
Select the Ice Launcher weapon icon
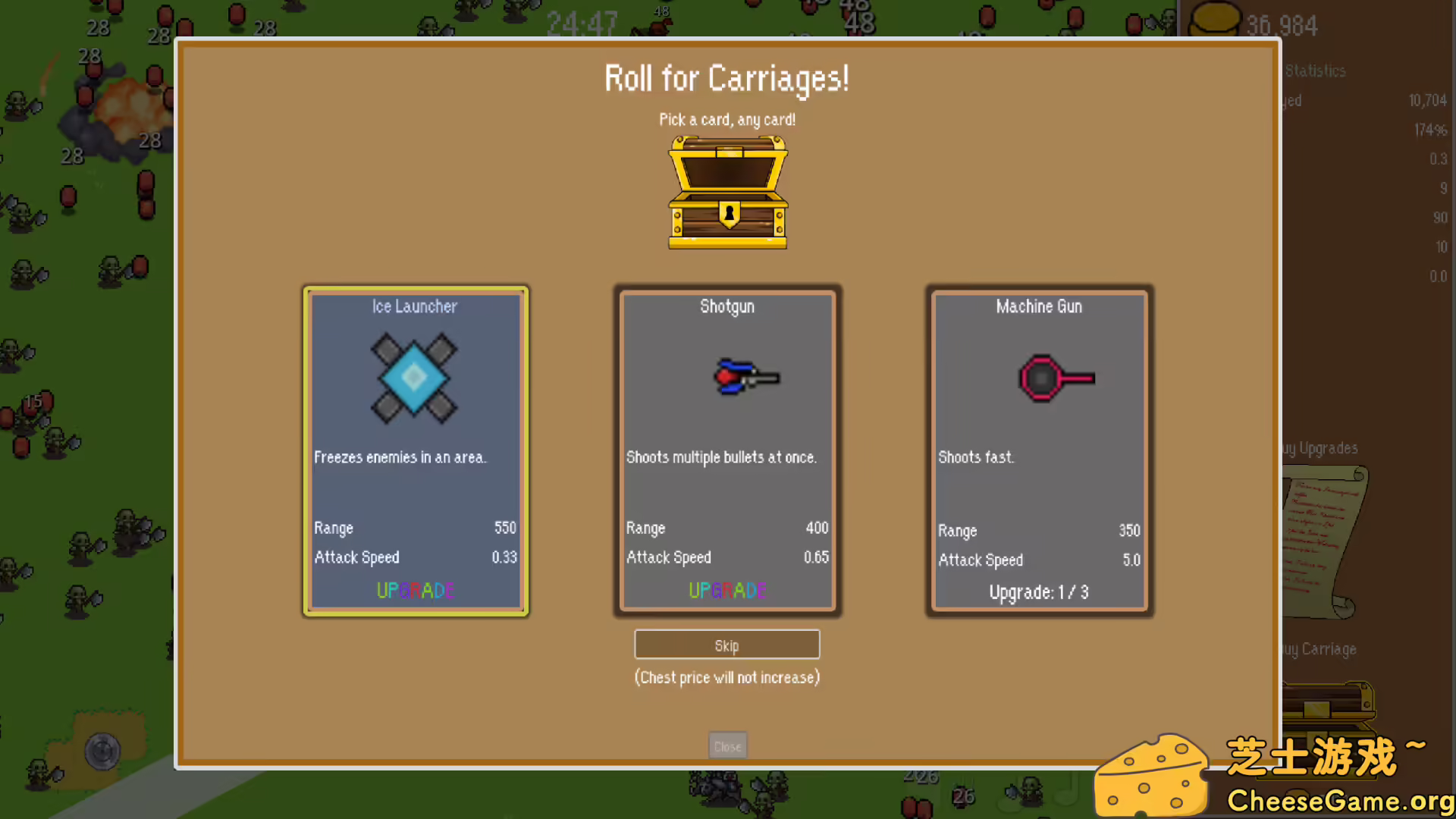tap(414, 377)
